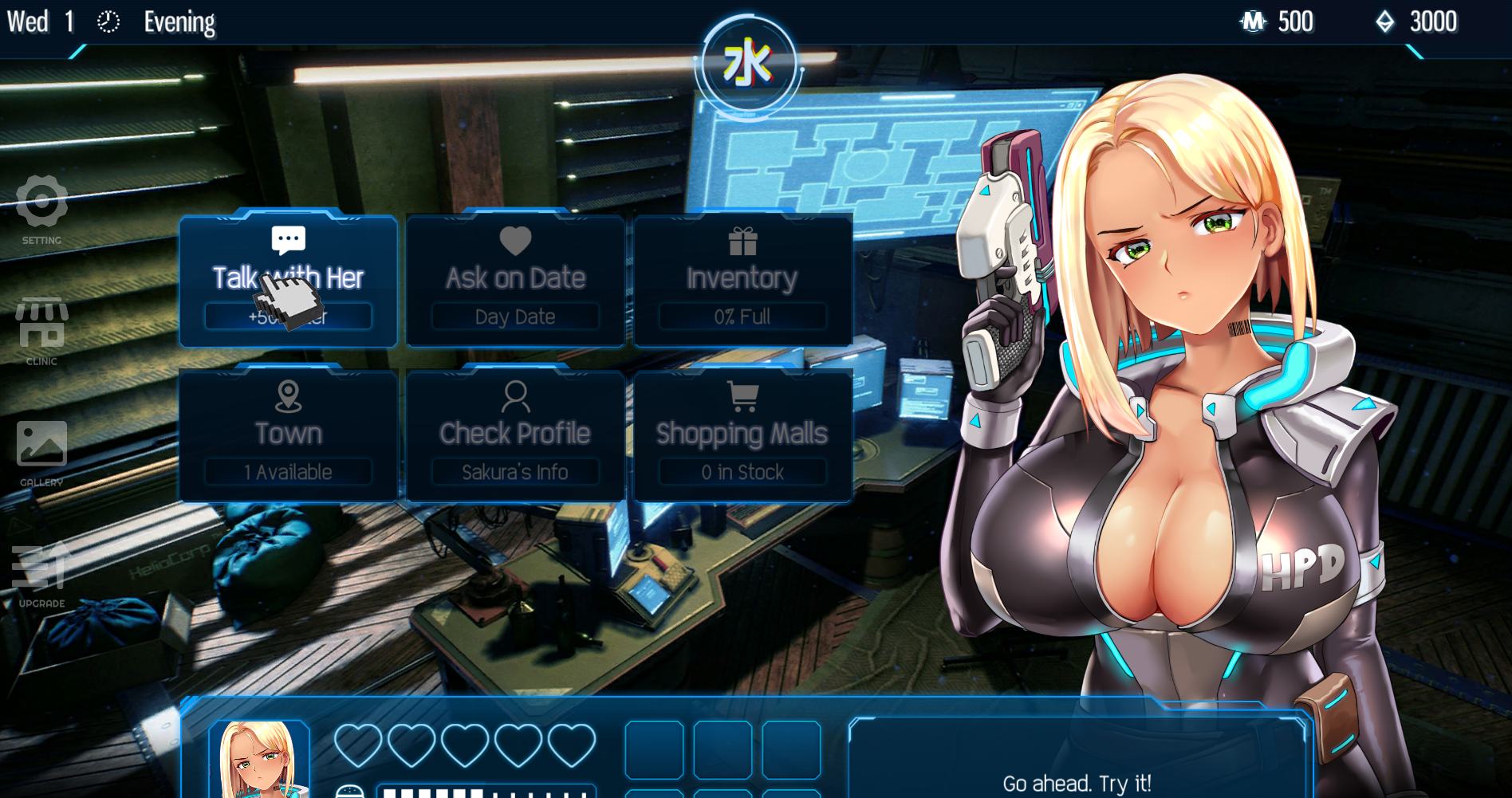This screenshot has height=798, width=1512.
Task: Visit the Shopping Malls
Action: (742, 434)
